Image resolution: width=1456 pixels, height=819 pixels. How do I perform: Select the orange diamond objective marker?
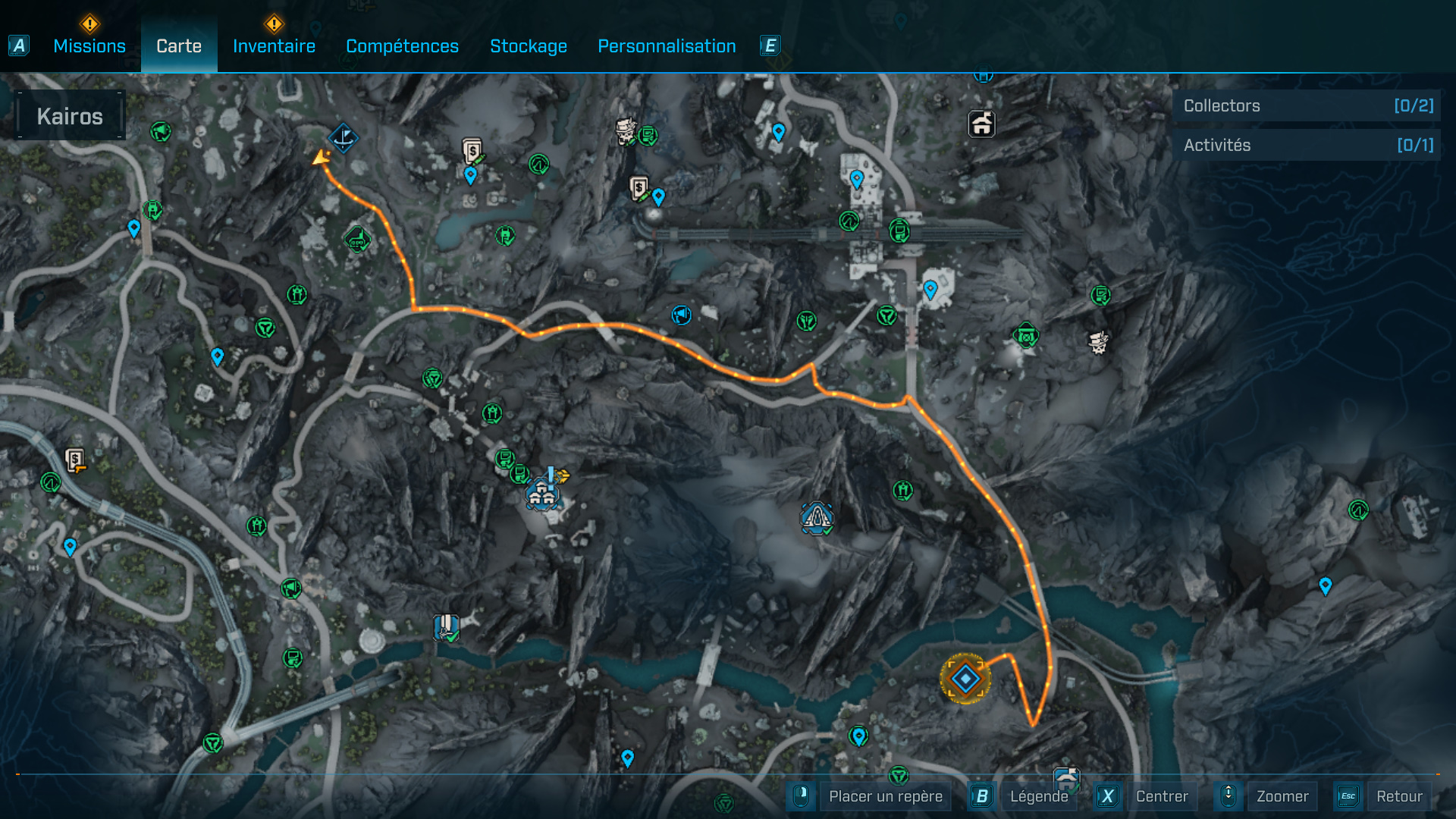tap(965, 679)
